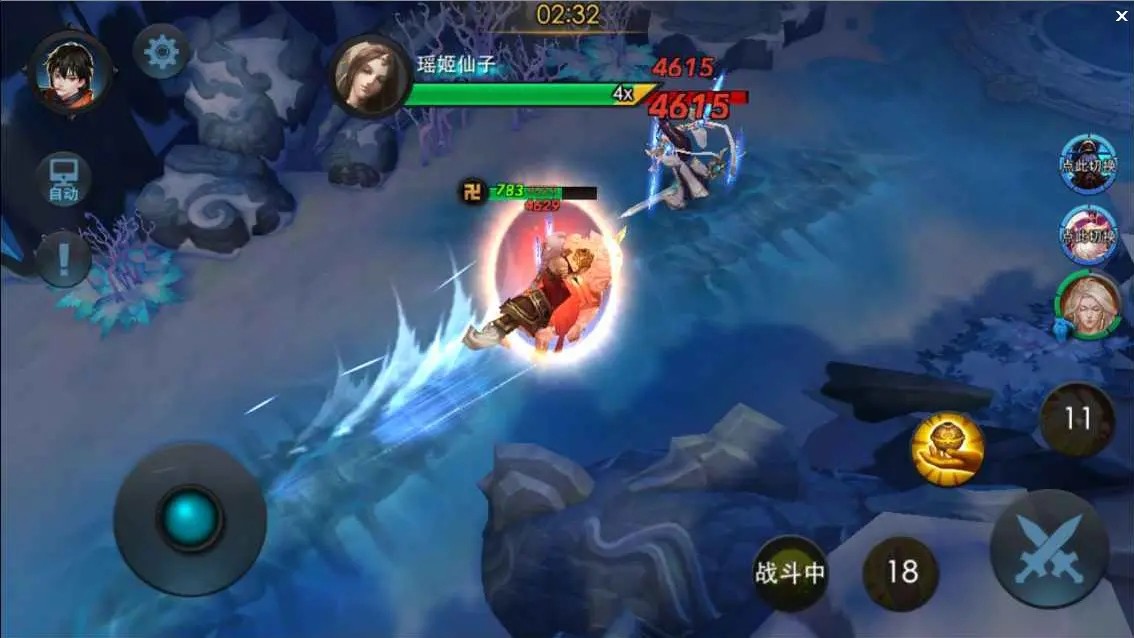1134x638 pixels.
Task: Toggle the 自动 auto-battle button
Action: click(x=63, y=180)
